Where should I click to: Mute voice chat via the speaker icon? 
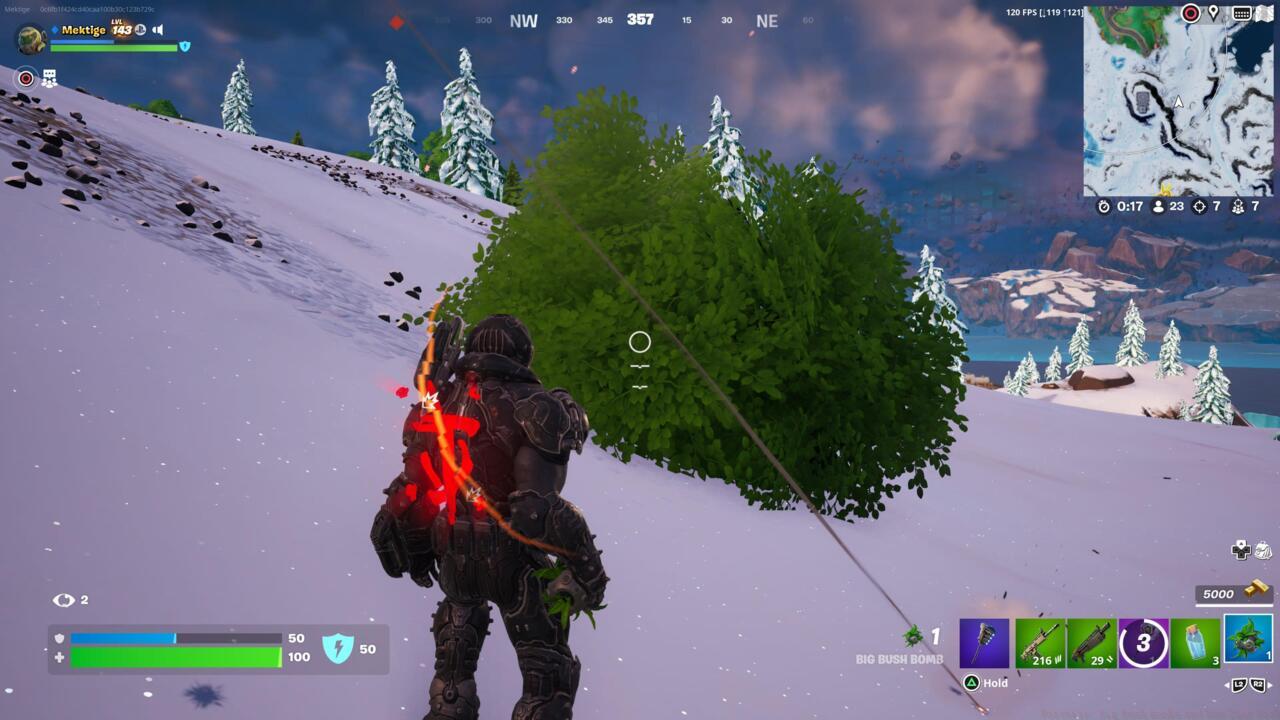pyautogui.click(x=157, y=30)
